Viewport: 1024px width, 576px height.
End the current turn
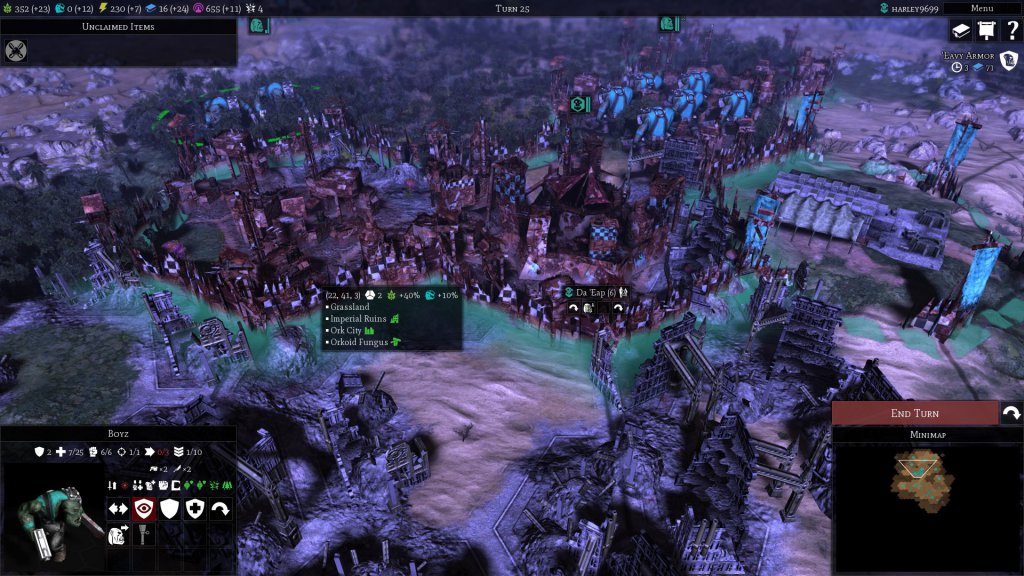[914, 413]
